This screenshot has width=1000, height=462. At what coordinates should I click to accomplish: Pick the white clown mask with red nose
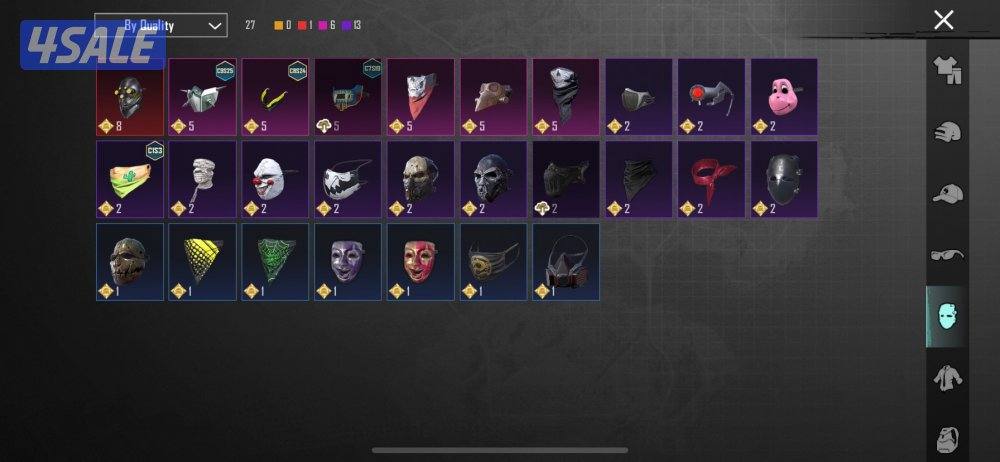click(x=275, y=179)
